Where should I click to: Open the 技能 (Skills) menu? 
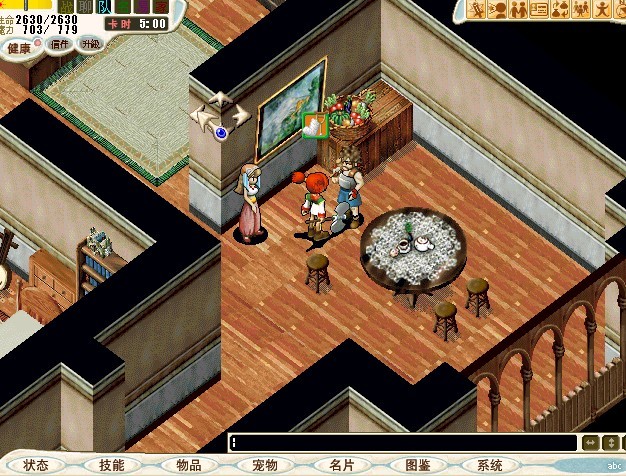pos(112,465)
